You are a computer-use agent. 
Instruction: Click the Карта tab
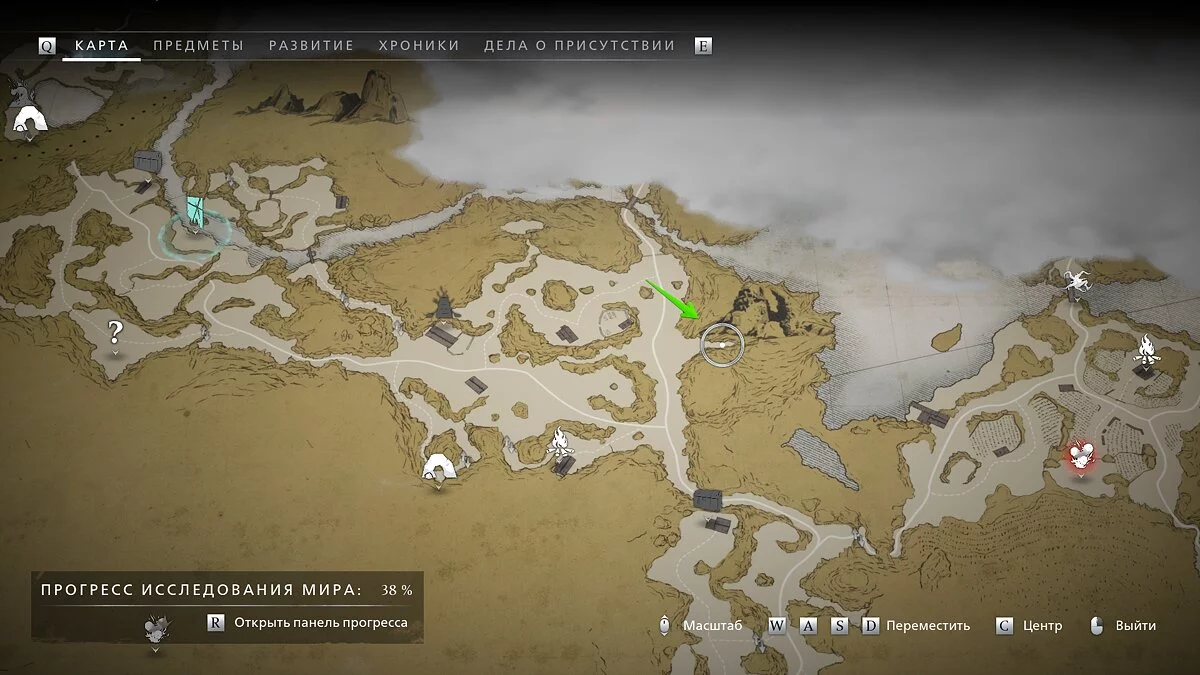[101, 45]
